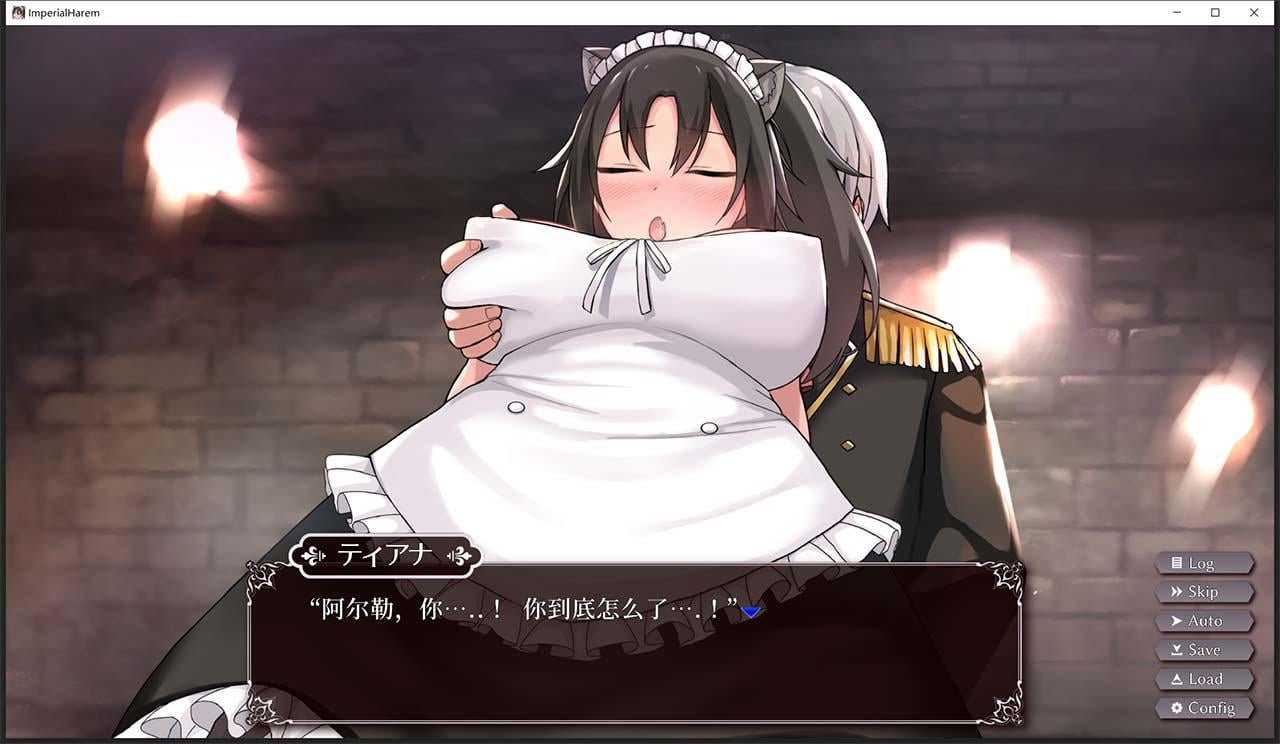Image resolution: width=1280 pixels, height=744 pixels.
Task: Enable Skip mode to fast-forward text
Action: (x=1204, y=591)
